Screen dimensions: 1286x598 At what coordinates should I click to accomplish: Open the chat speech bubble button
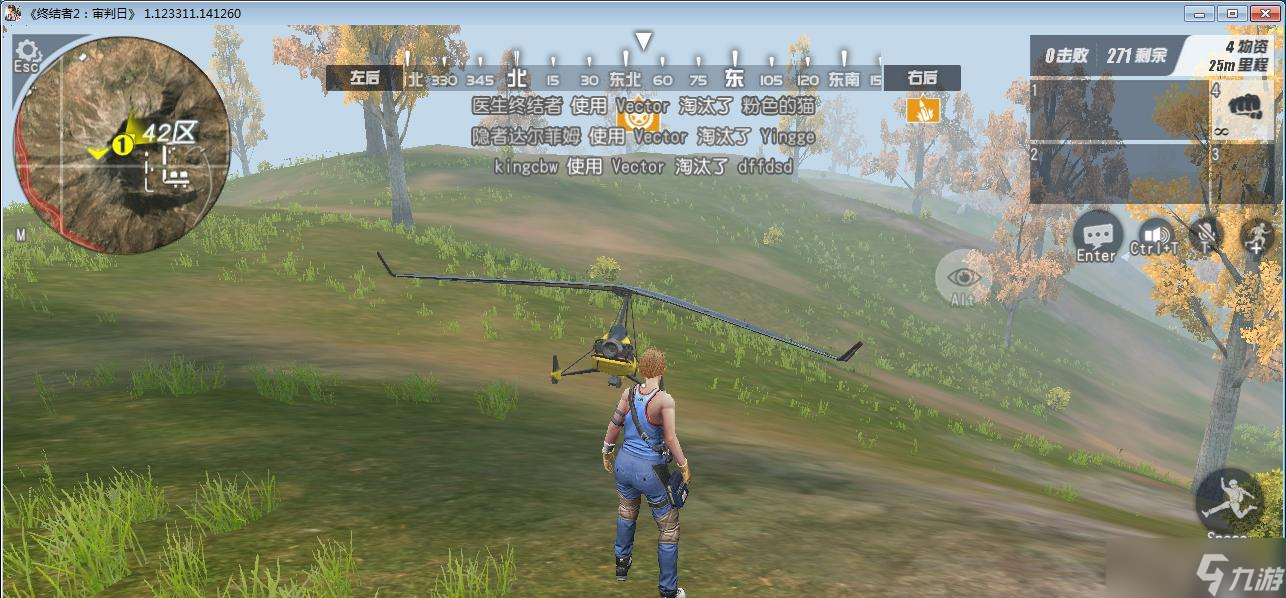(x=1097, y=236)
